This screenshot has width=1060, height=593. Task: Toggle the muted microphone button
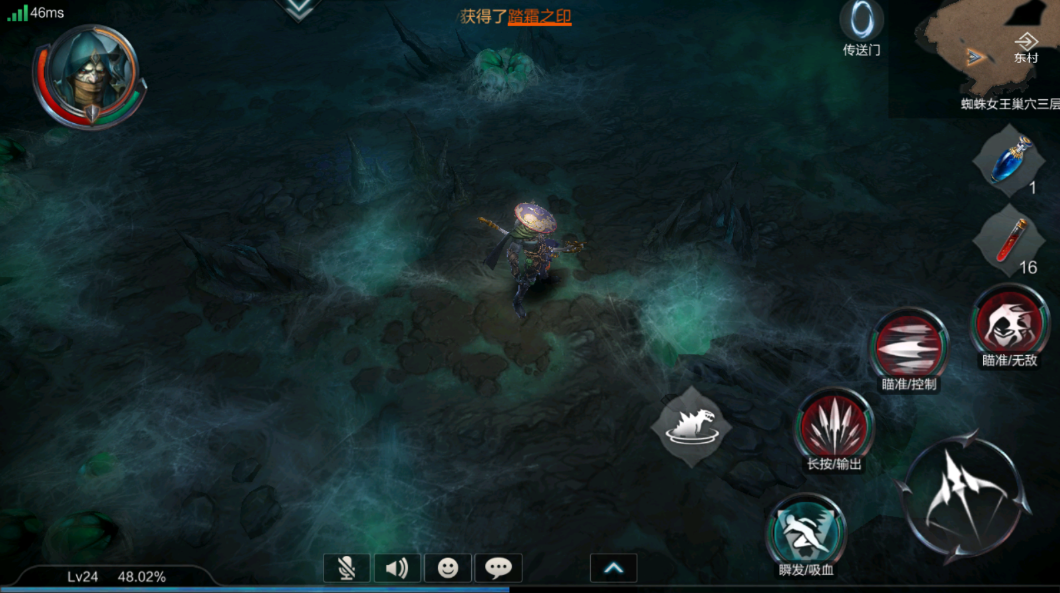pos(346,568)
